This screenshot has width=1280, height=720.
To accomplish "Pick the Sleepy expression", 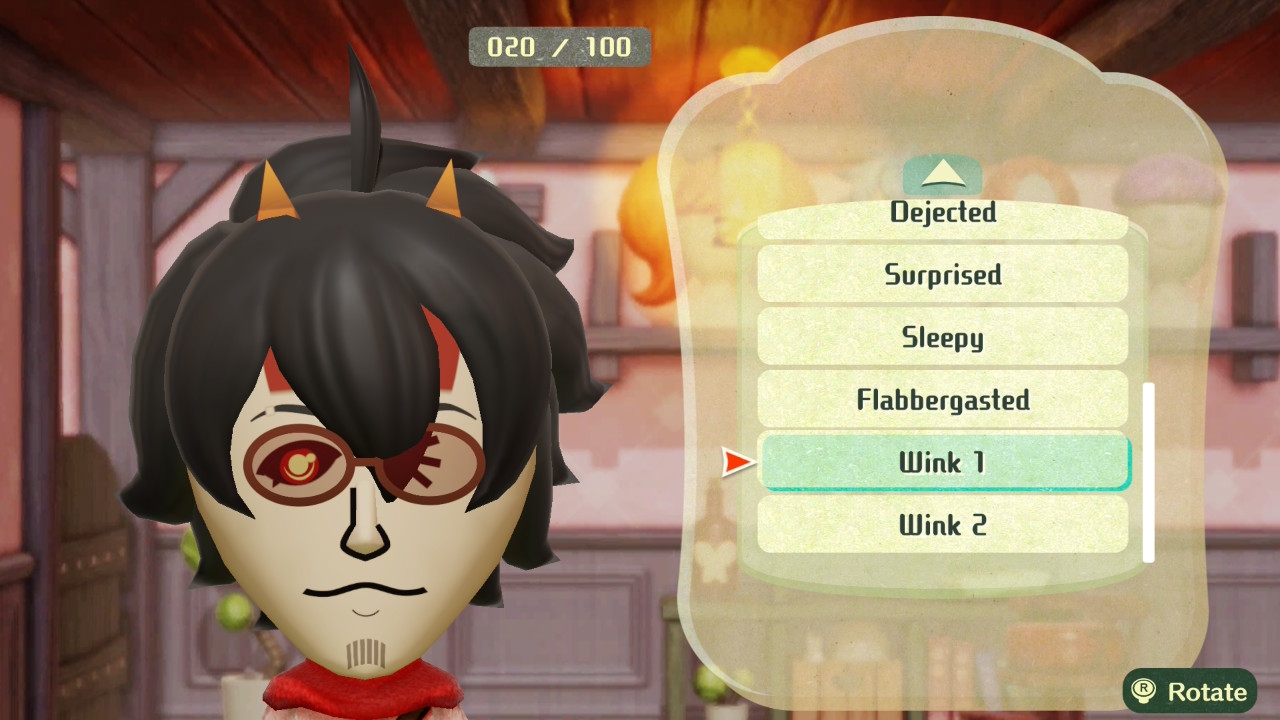I will pyautogui.click(x=942, y=337).
